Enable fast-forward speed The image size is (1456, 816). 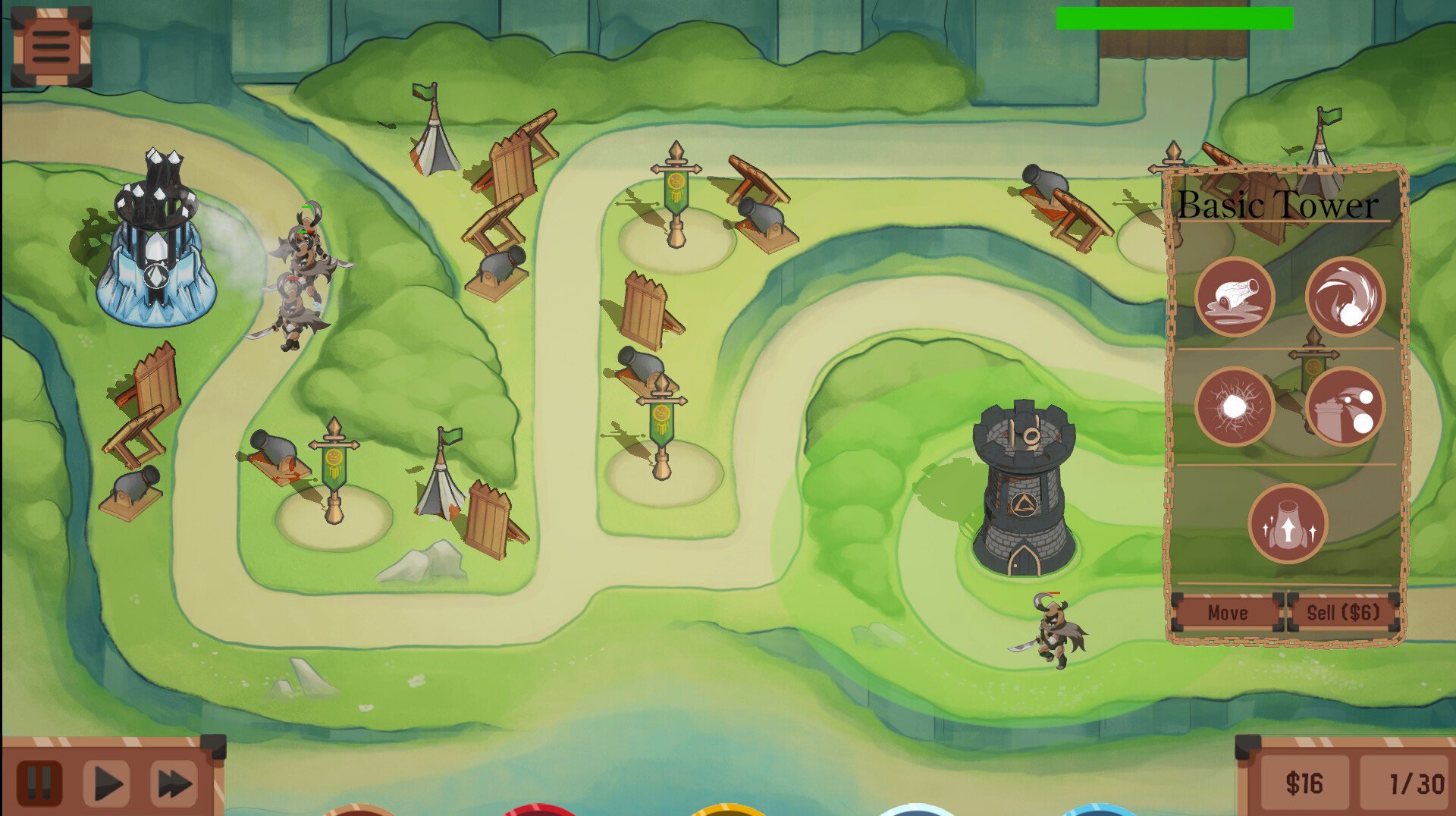click(173, 783)
